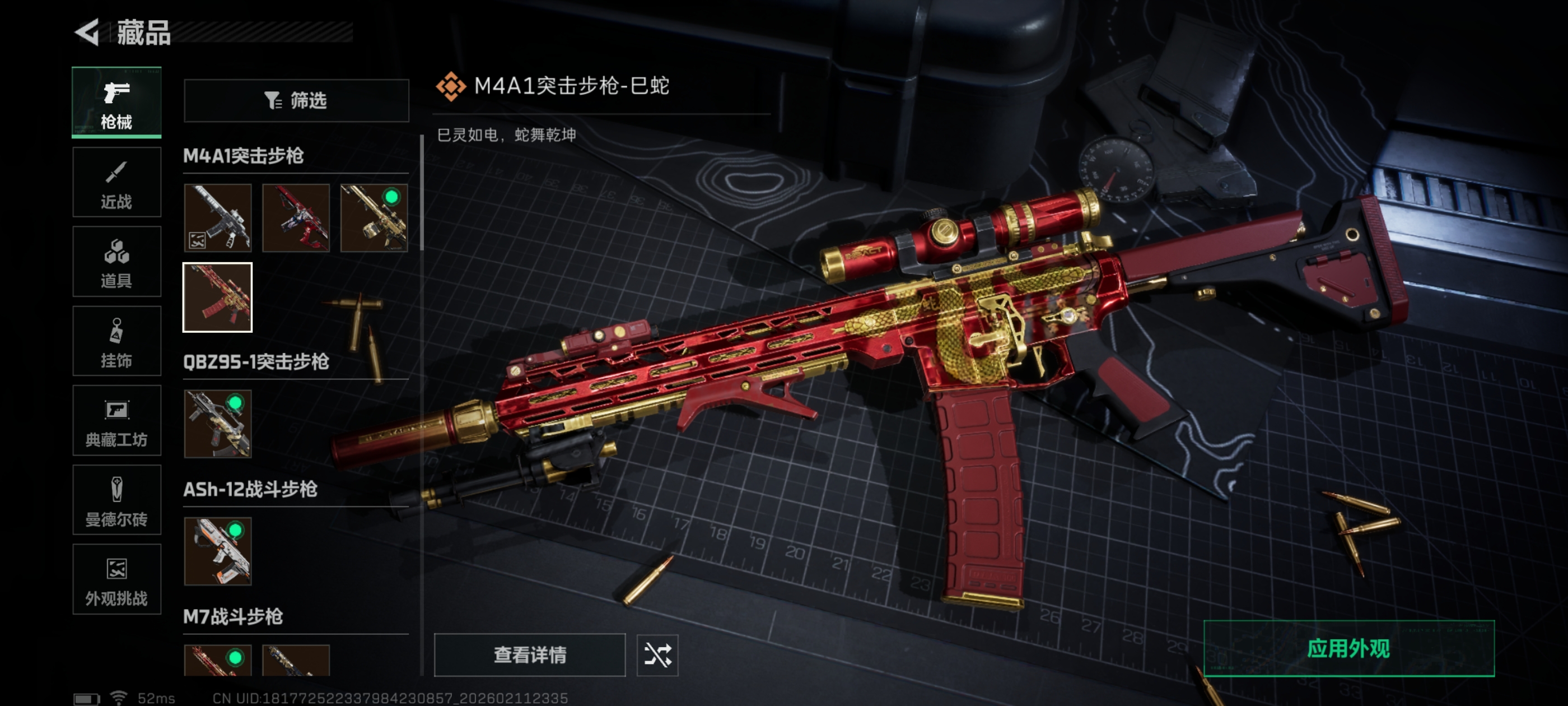Show the 挂饰 charms category

click(x=116, y=341)
